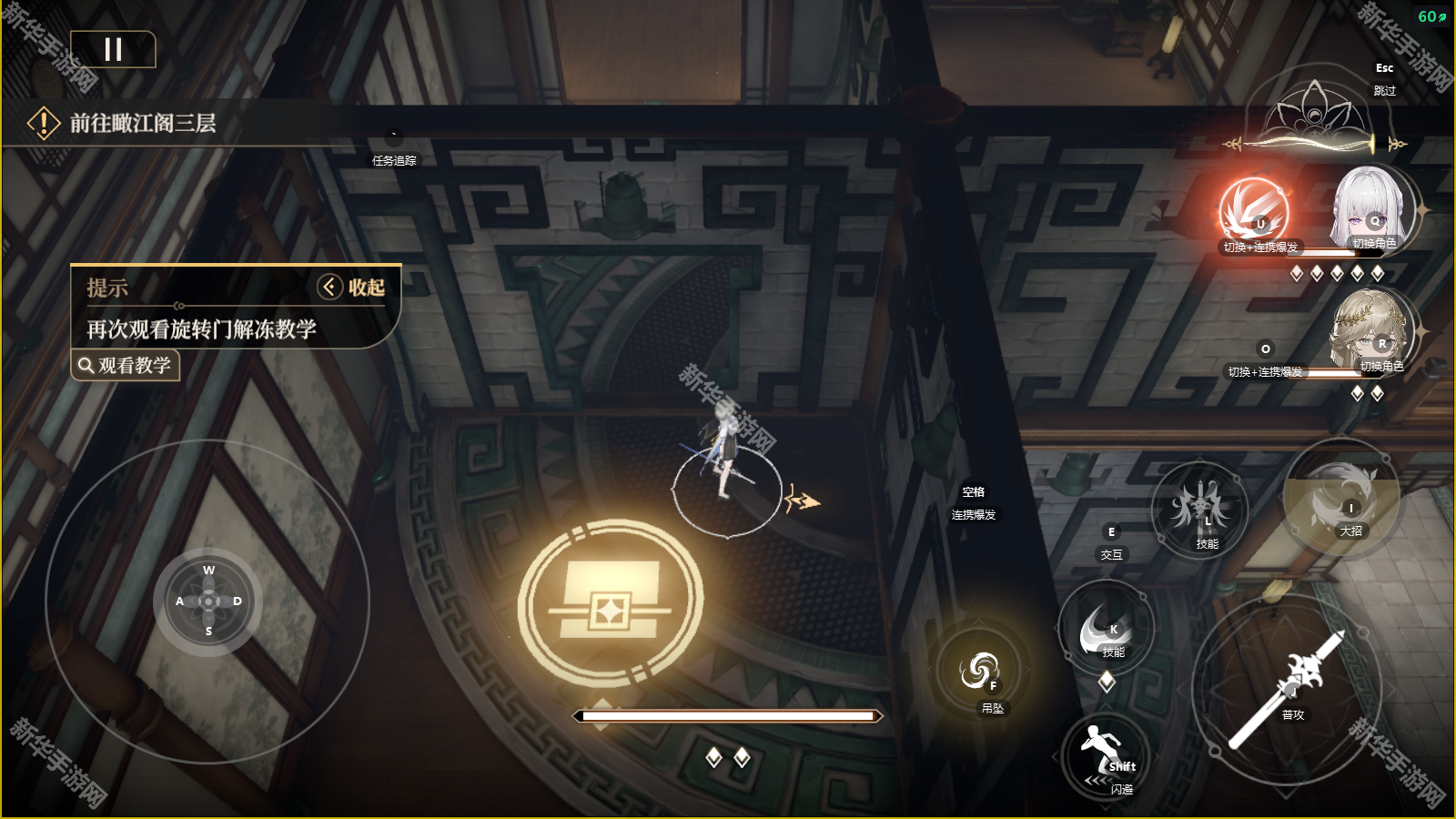This screenshot has height=819, width=1456.
Task: Activate the glowing red chain burst skill
Action: click(x=1254, y=211)
